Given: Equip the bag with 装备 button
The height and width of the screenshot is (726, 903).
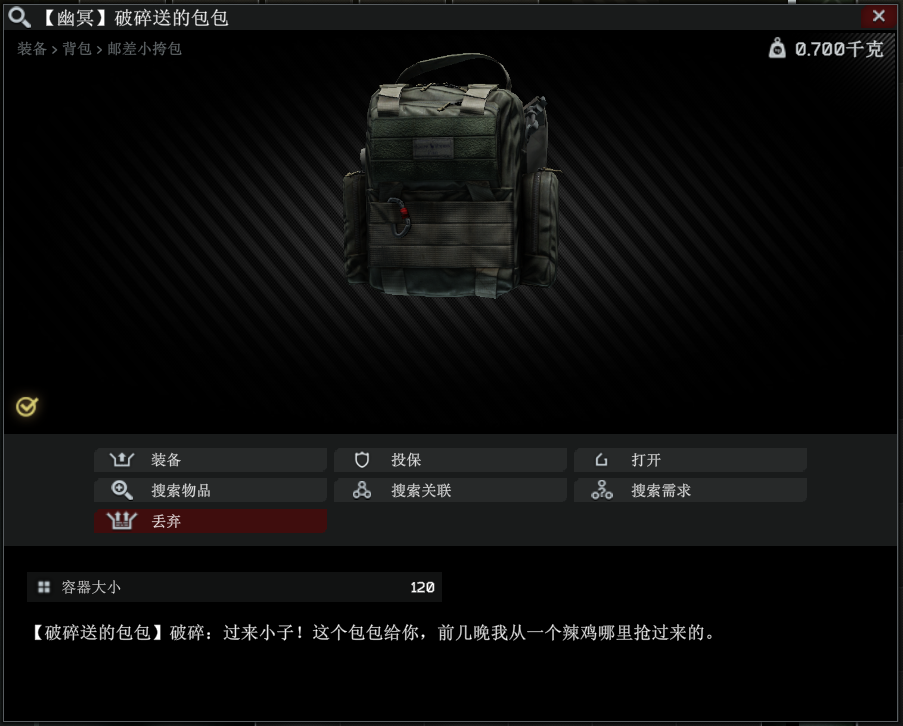Looking at the screenshot, I should point(210,460).
